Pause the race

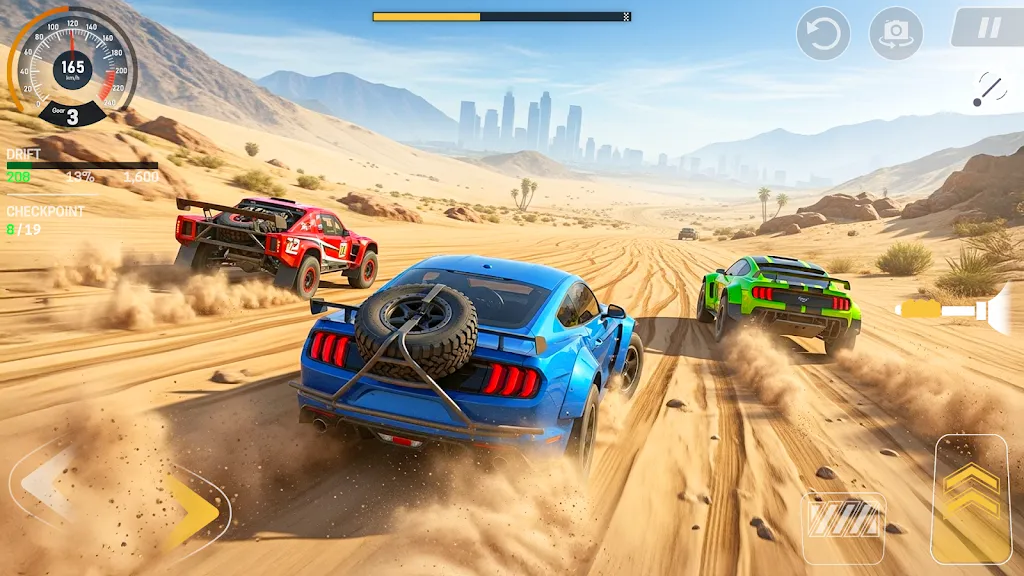[x=988, y=28]
